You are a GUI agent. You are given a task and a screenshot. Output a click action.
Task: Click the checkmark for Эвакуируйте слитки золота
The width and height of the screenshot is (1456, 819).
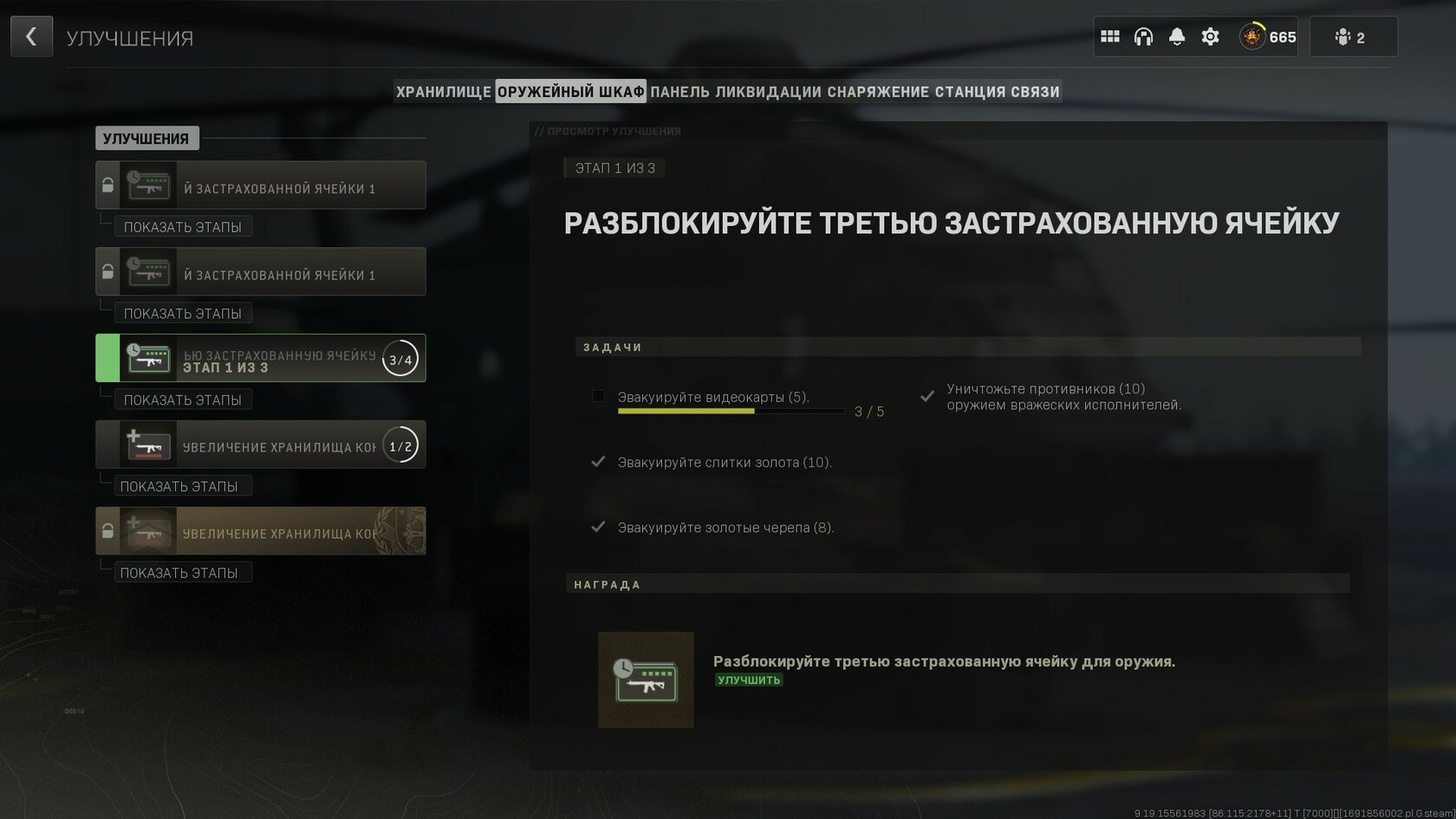(597, 462)
